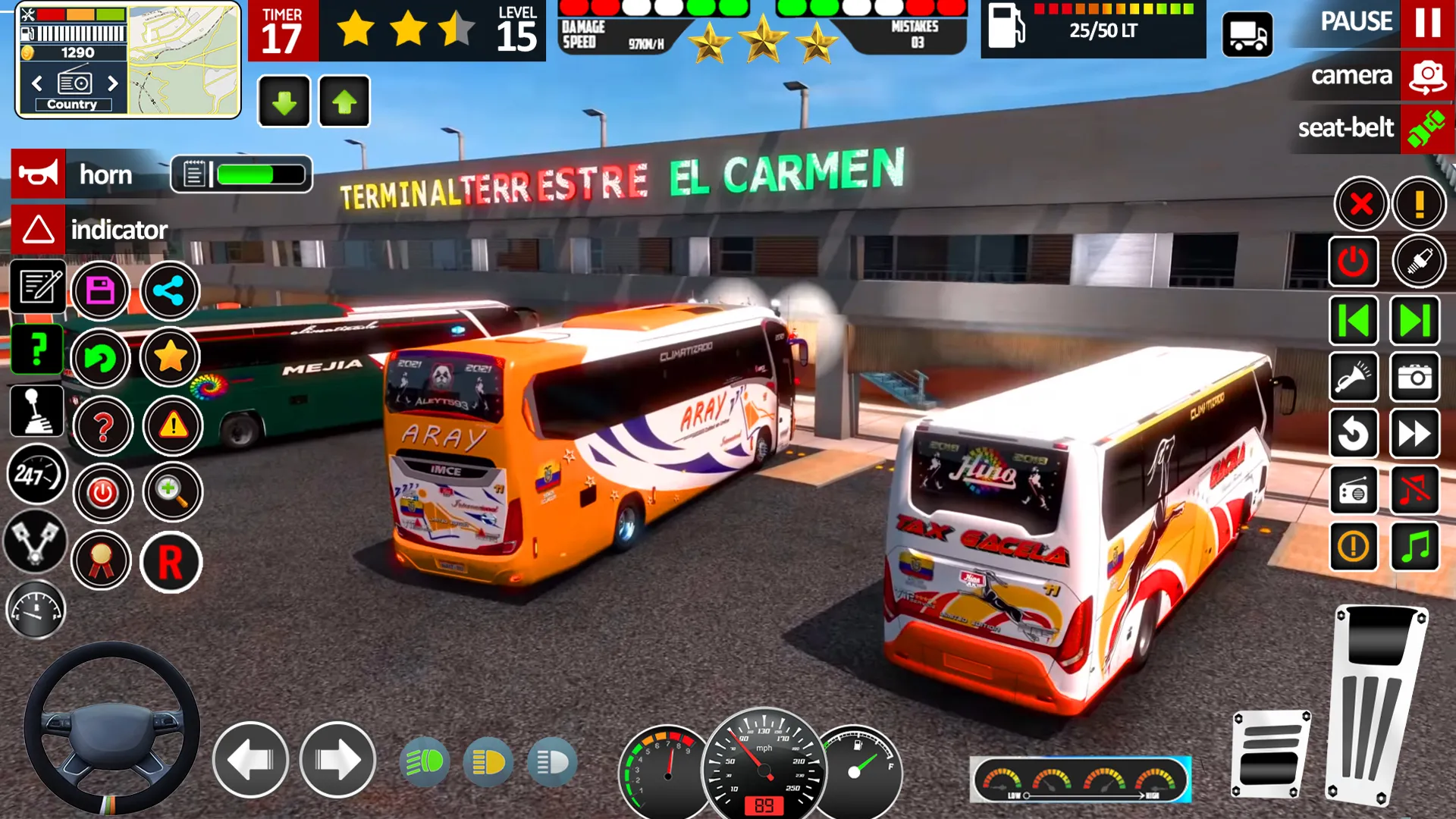Open the magnifier zoom button
Viewport: 1456px width, 819px height.
click(172, 493)
